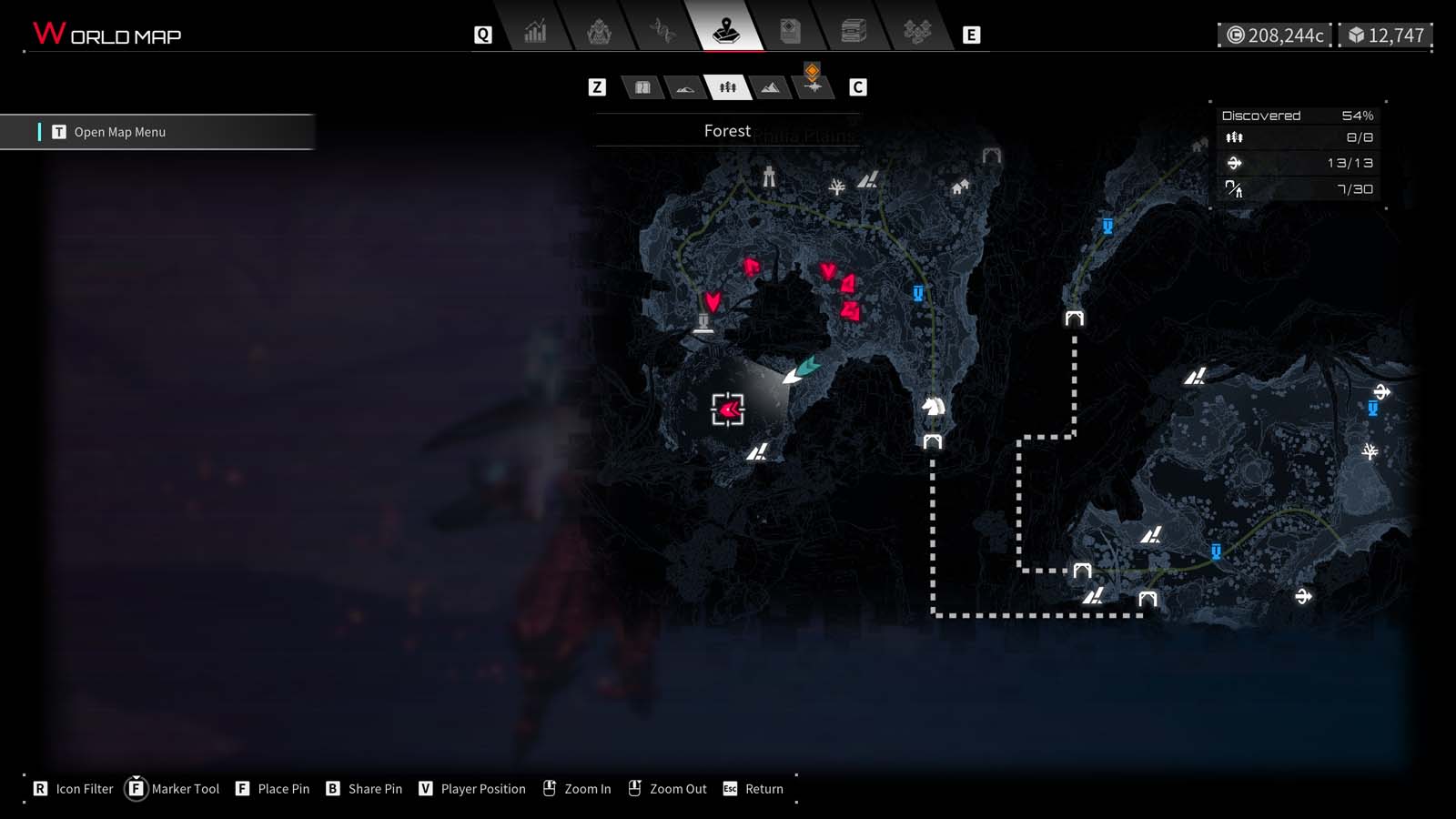Select the Place Pin command

(272, 789)
